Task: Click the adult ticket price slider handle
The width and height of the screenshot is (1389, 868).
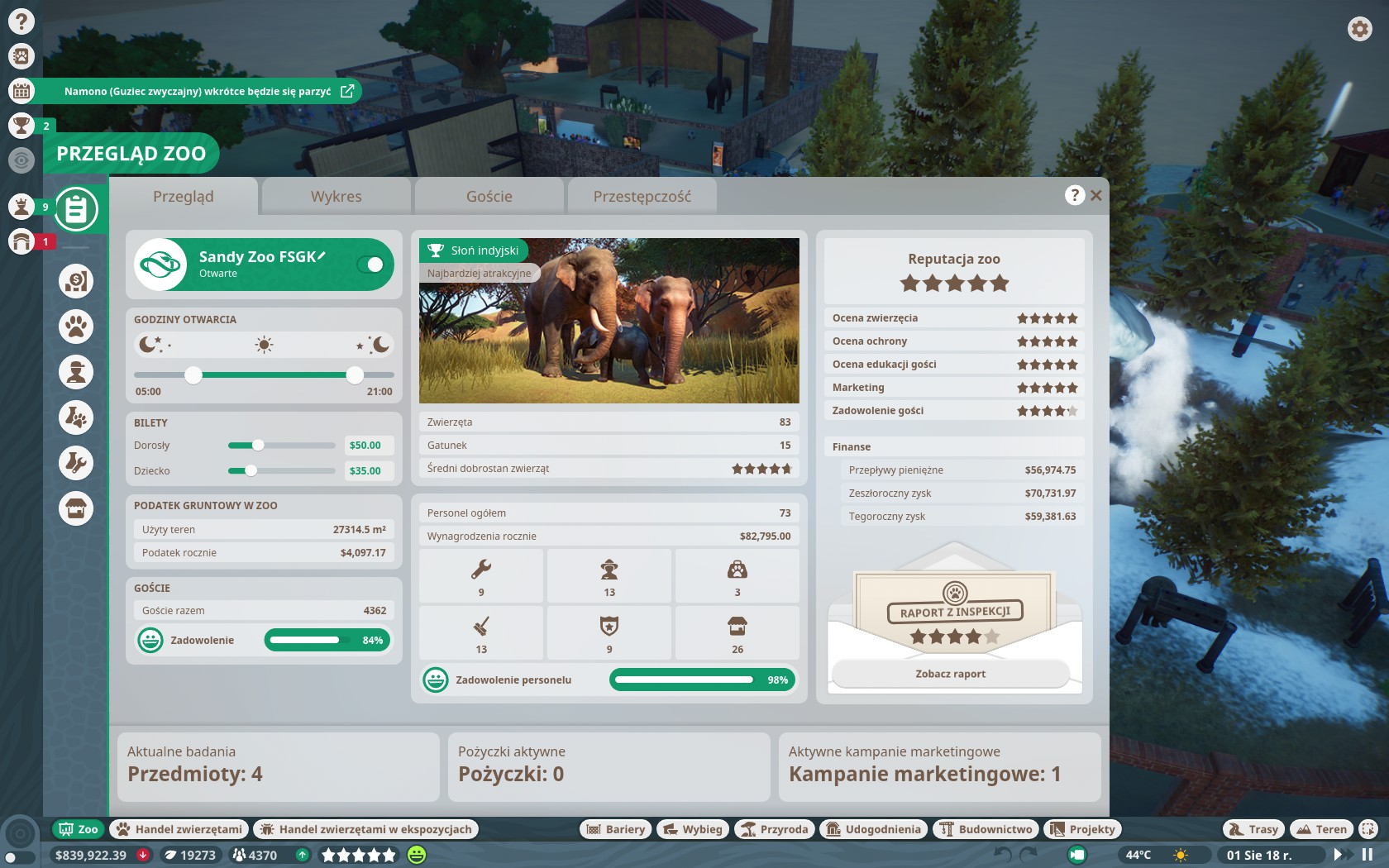Action: tap(258, 445)
